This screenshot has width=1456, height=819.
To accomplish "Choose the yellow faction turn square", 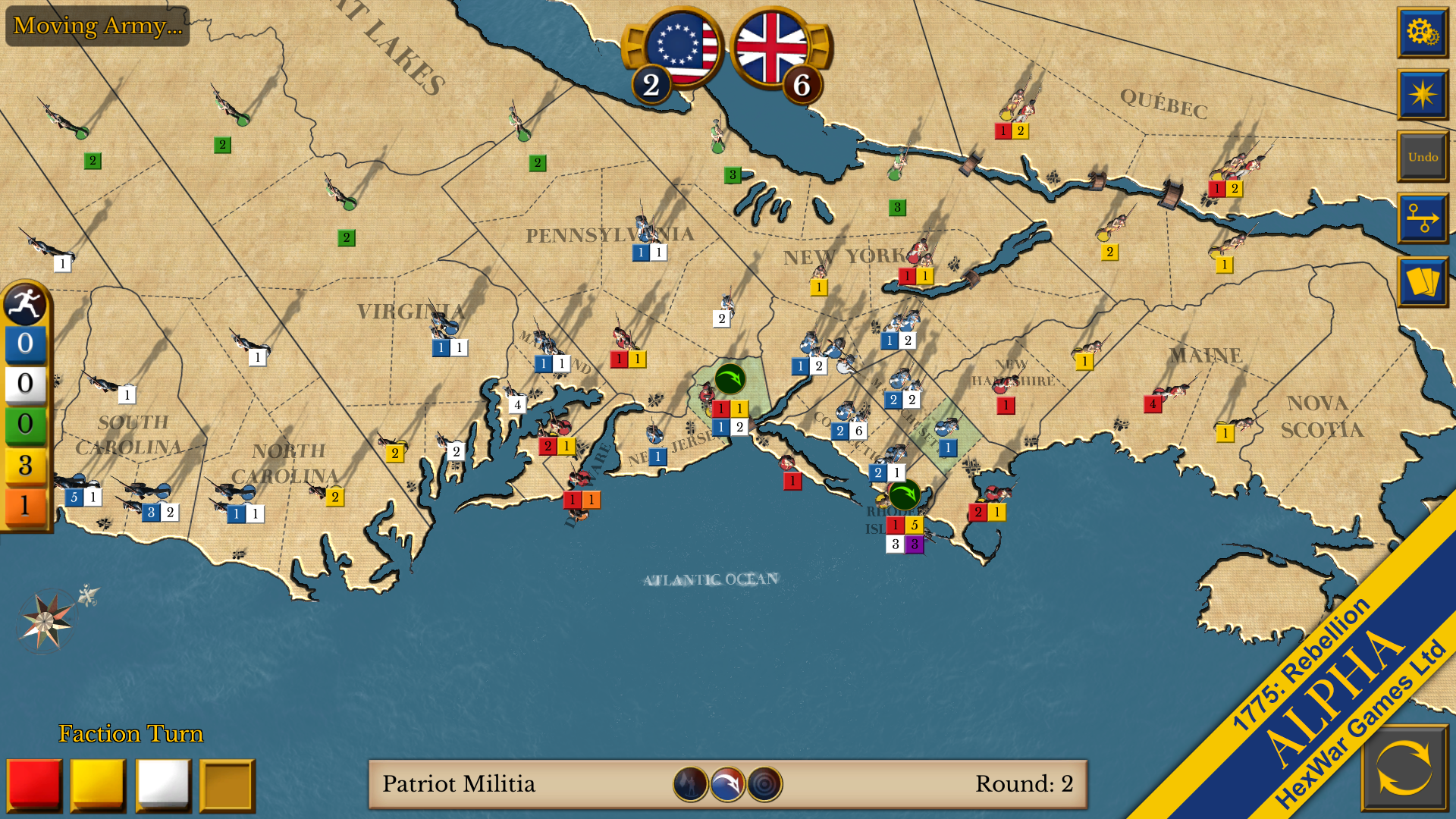I will point(99,785).
